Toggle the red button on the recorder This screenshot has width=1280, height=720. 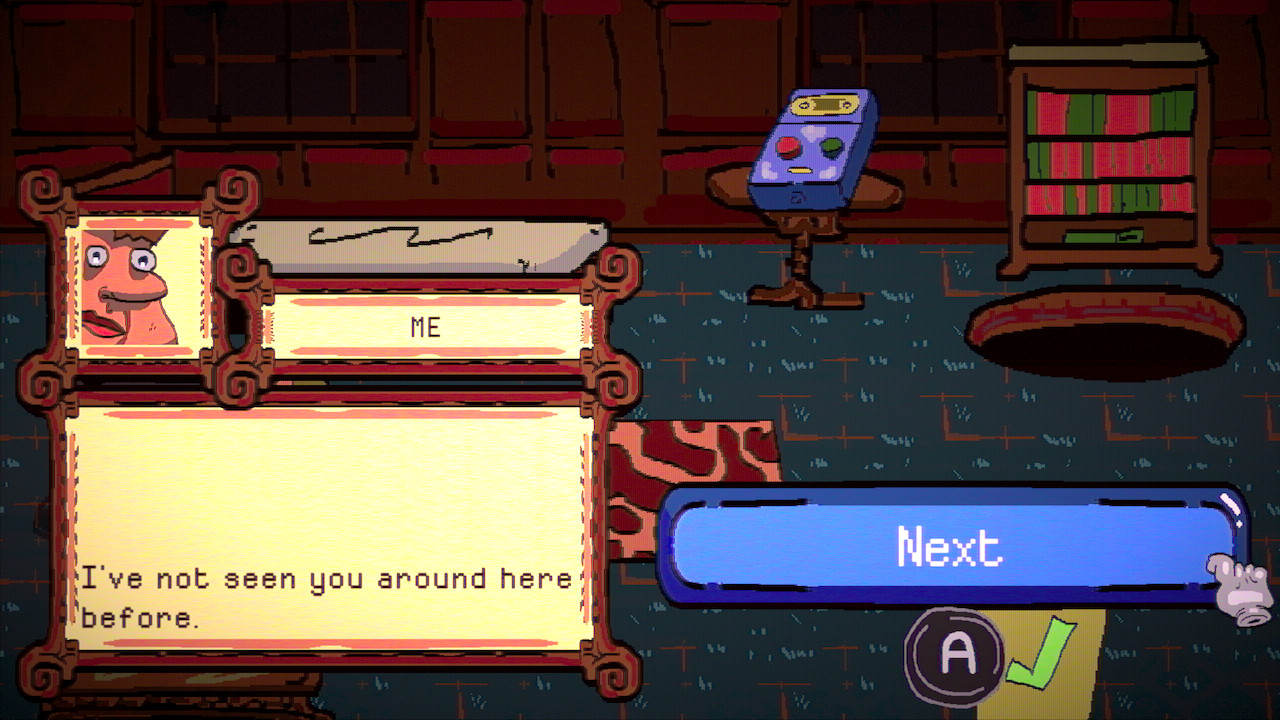[788, 147]
